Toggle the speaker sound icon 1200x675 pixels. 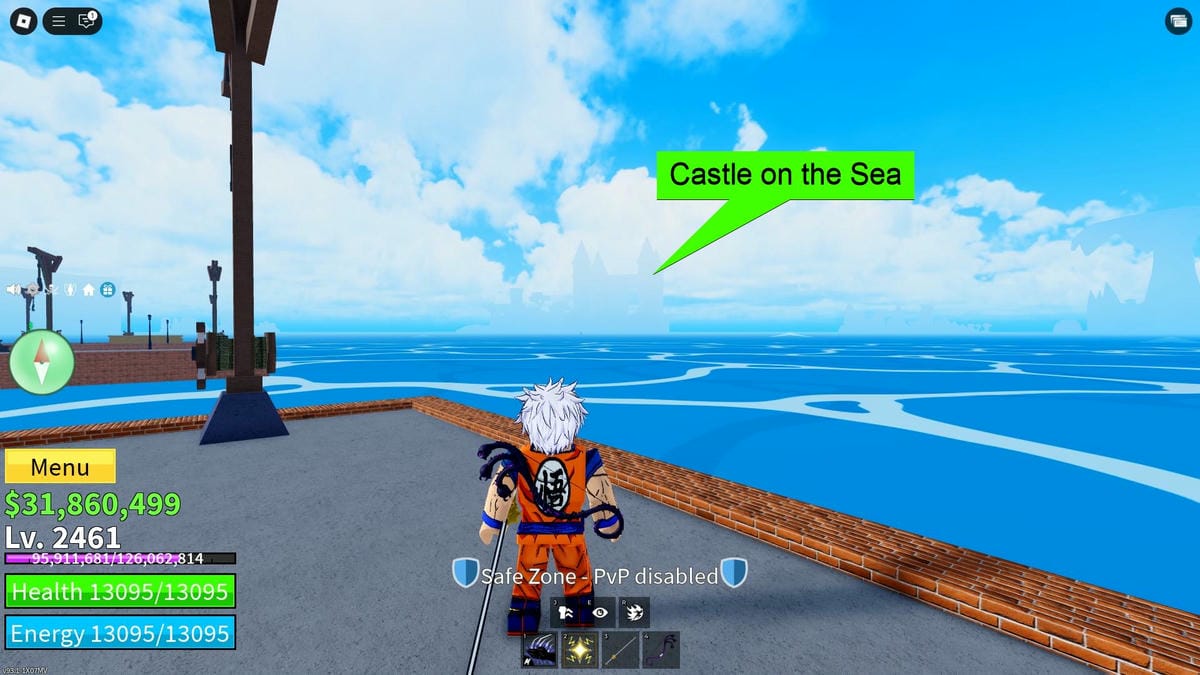15,290
